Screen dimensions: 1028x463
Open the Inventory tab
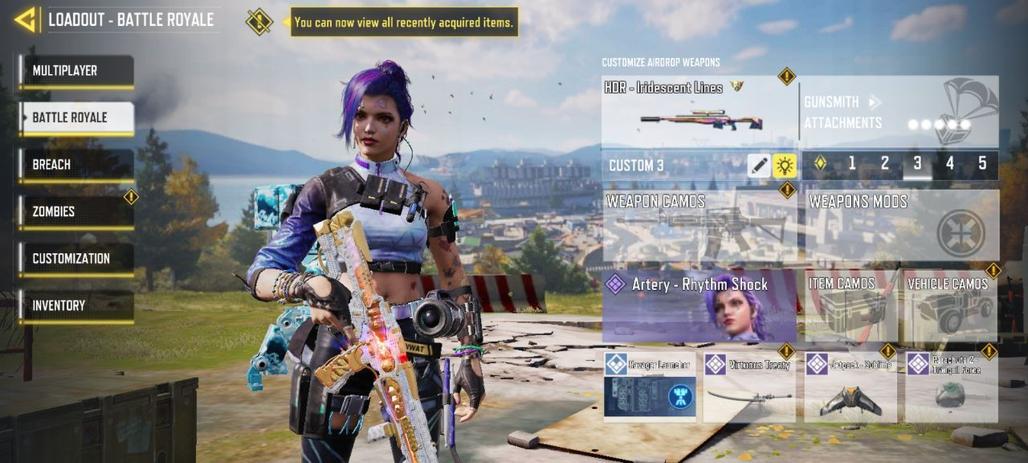pos(76,305)
